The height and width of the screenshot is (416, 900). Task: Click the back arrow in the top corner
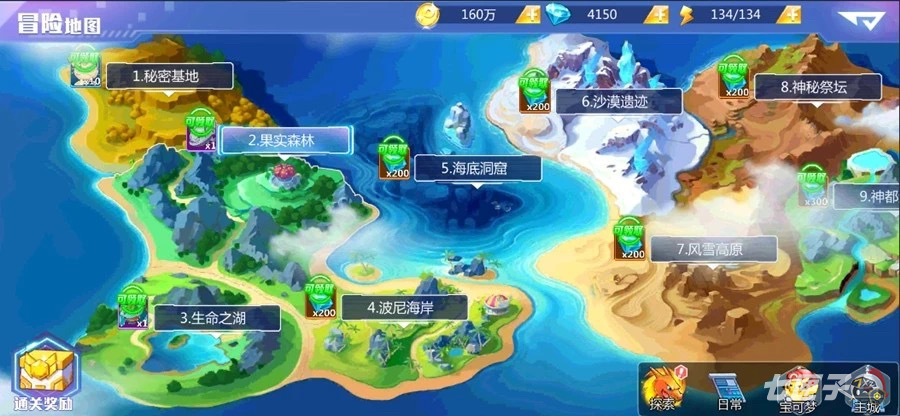click(x=858, y=19)
